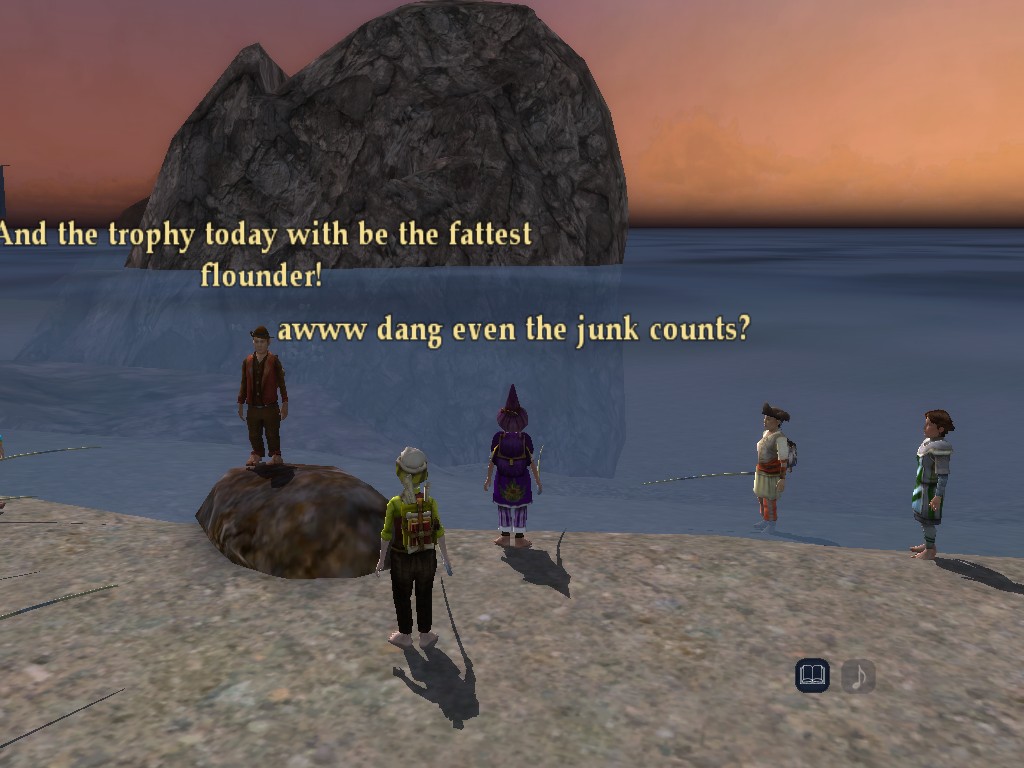Toggle the music note icon
This screenshot has width=1024, height=768.
(x=857, y=677)
